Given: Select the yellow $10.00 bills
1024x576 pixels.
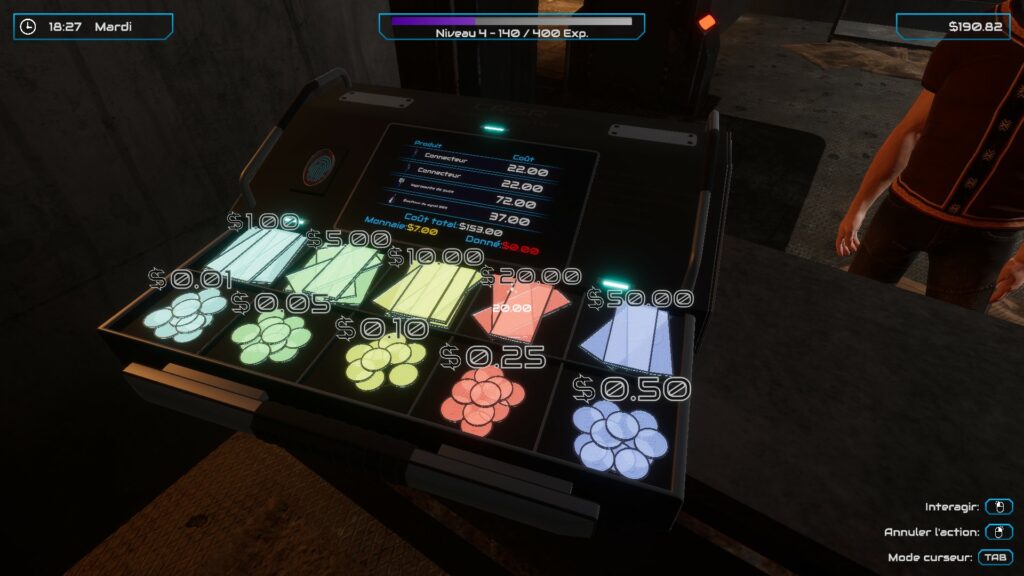Looking at the screenshot, I should pos(426,292).
